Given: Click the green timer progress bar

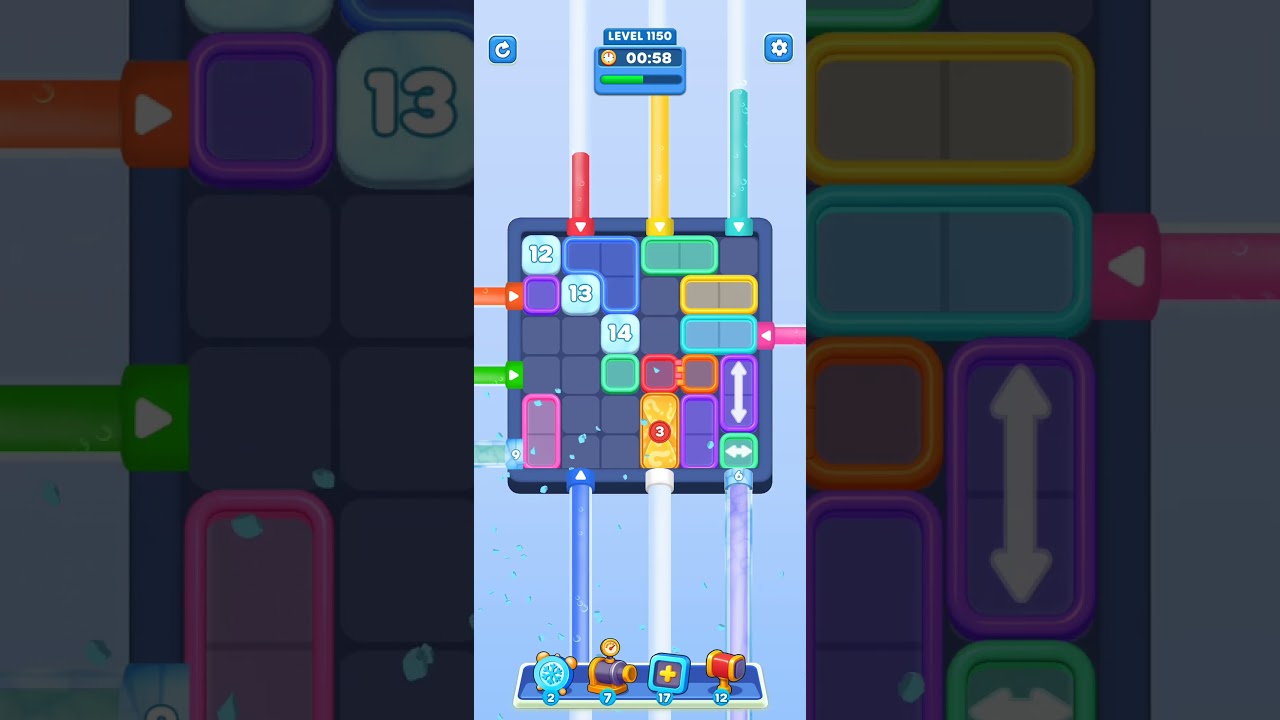Looking at the screenshot, I should point(639,79).
